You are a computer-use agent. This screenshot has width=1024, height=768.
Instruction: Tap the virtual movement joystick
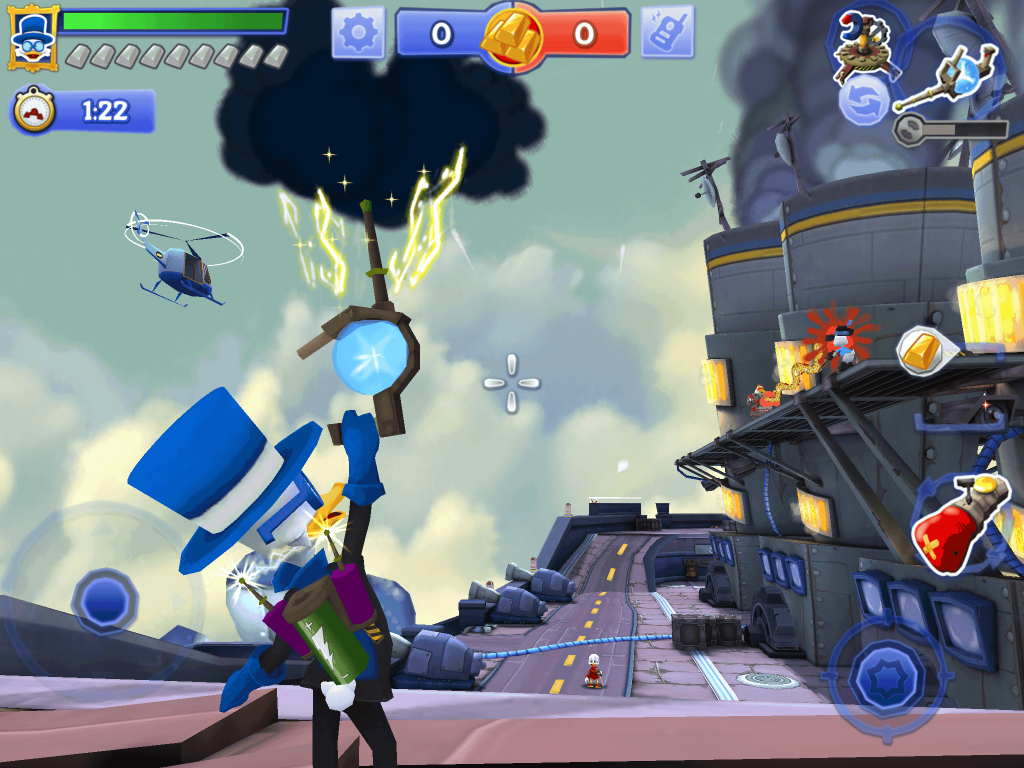(105, 599)
